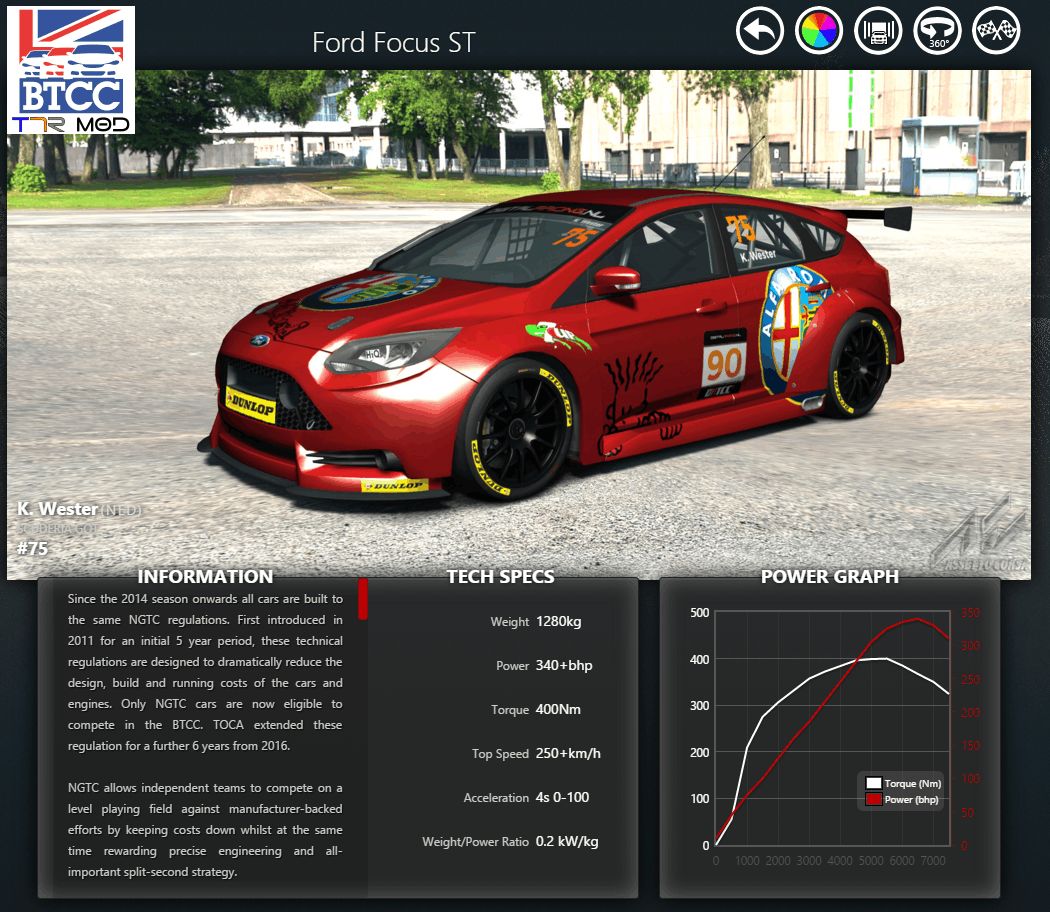Activate the 360° rotation view

click(x=938, y=31)
